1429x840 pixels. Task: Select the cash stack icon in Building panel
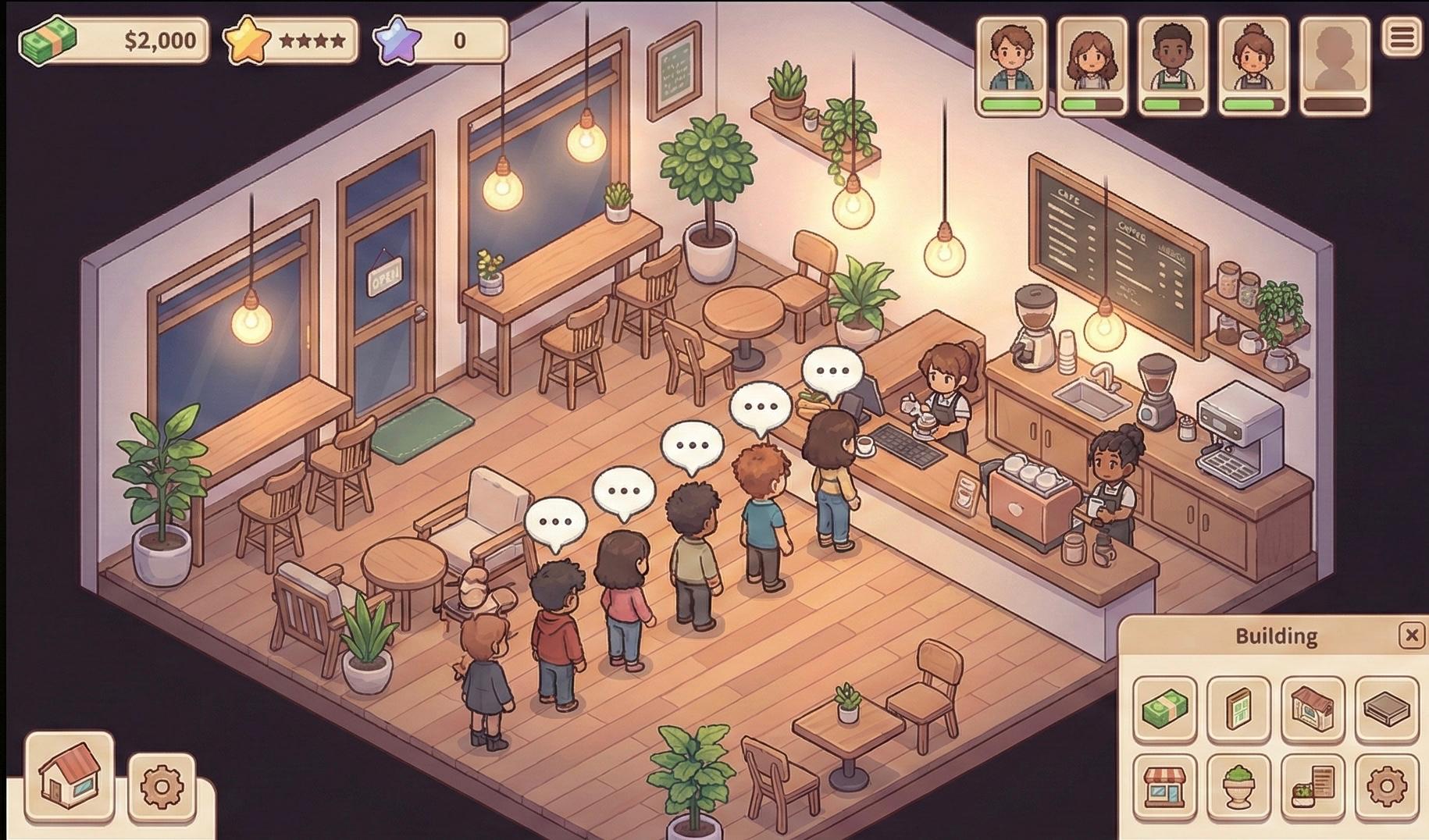tap(1164, 709)
